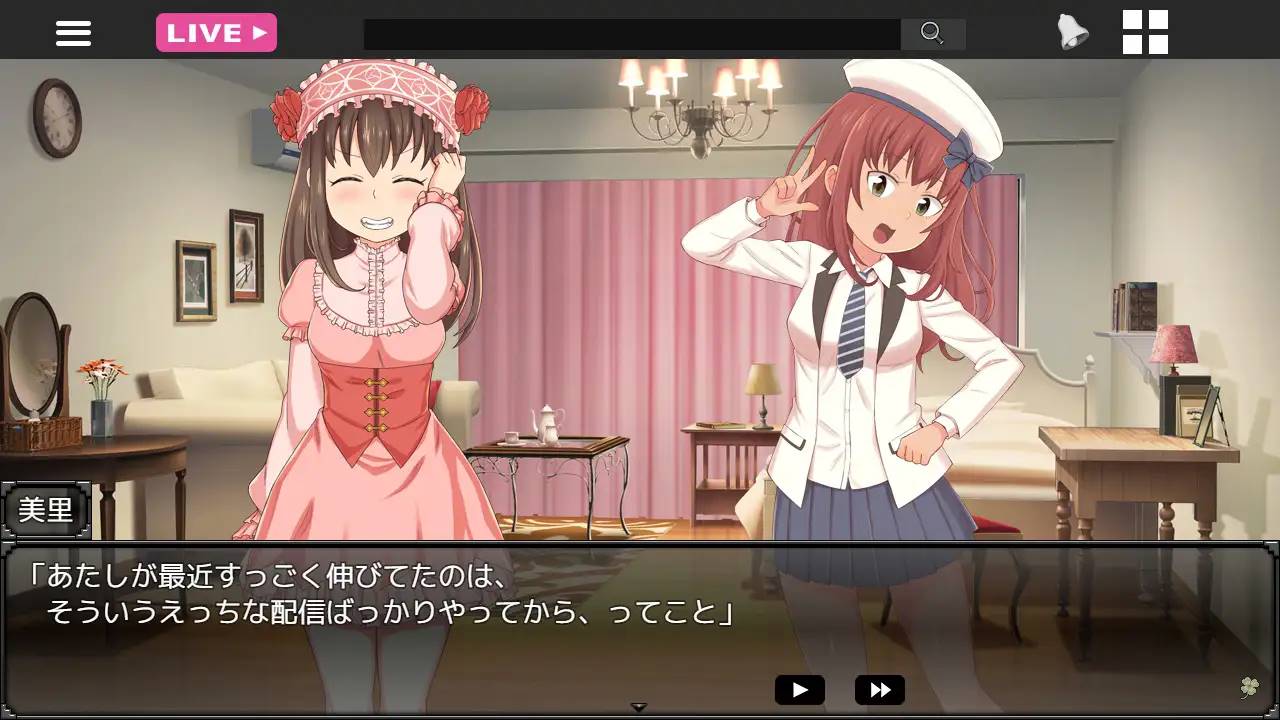Screen dimensions: 1280x720
Task: Toggle the LIVE broadcast badge
Action: [216, 31]
